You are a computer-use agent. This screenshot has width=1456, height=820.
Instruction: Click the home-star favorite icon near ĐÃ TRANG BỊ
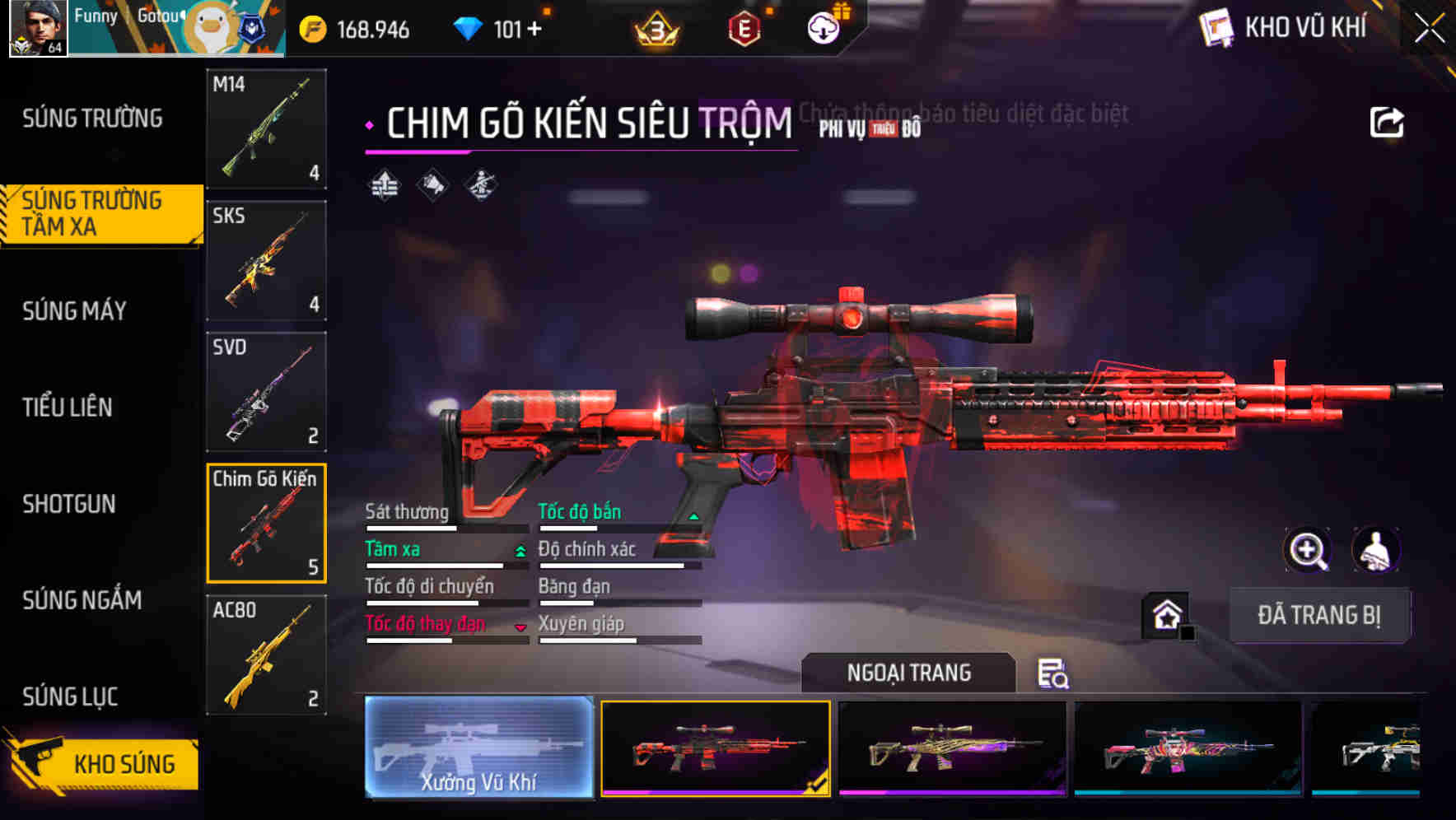pos(1166,614)
